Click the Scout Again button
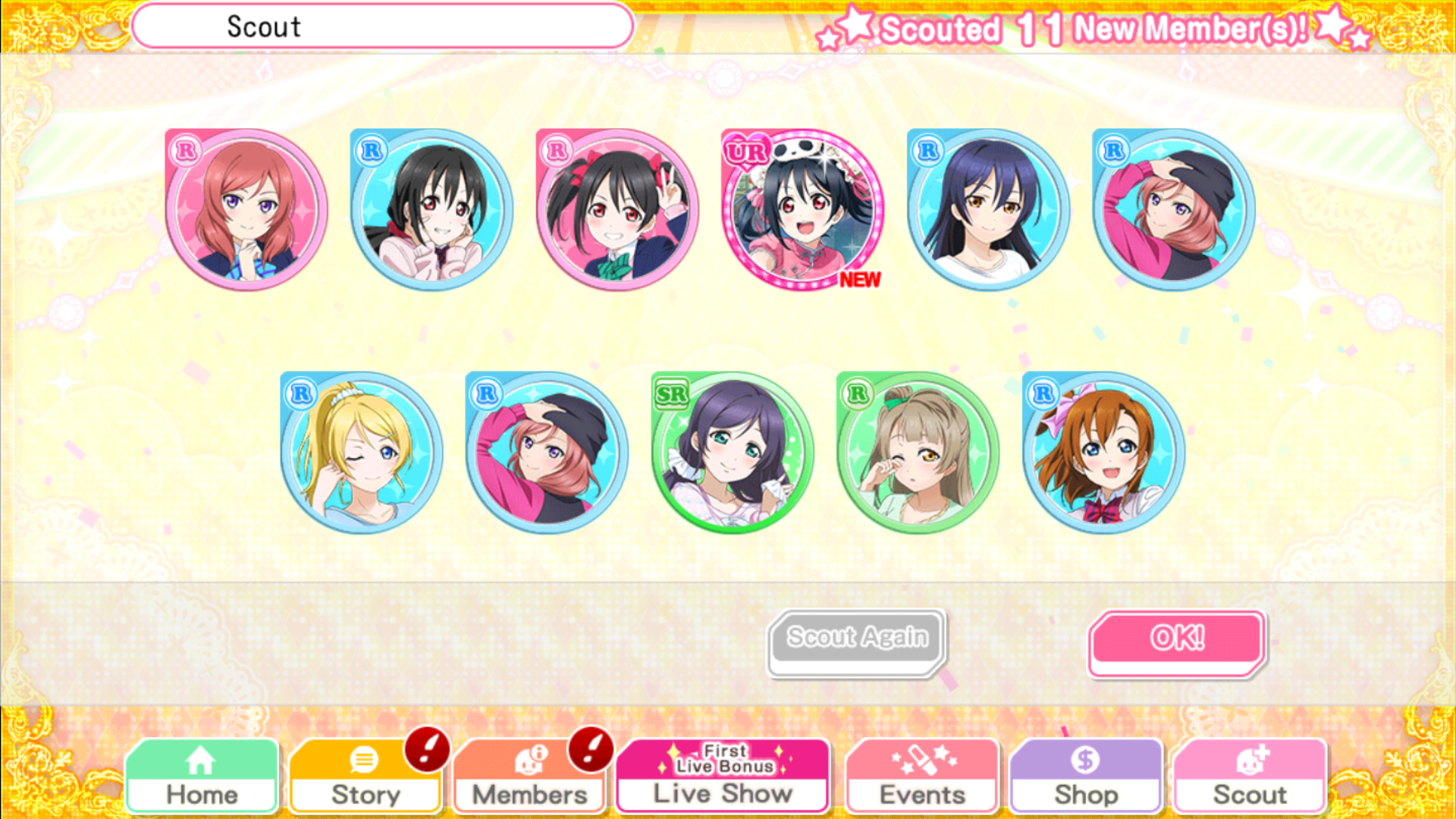This screenshot has width=1456, height=819. [x=857, y=641]
